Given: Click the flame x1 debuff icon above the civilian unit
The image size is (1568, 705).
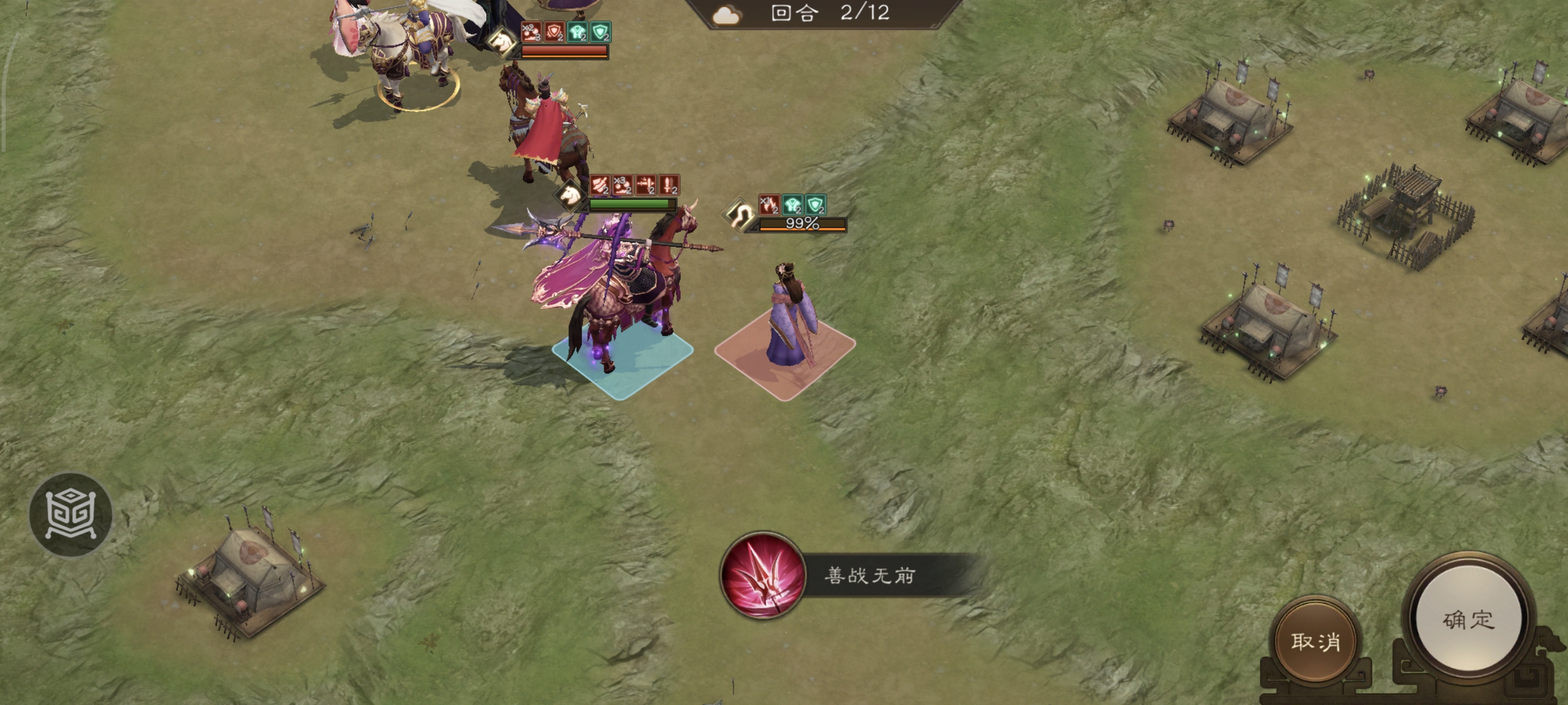Looking at the screenshot, I should click(770, 206).
